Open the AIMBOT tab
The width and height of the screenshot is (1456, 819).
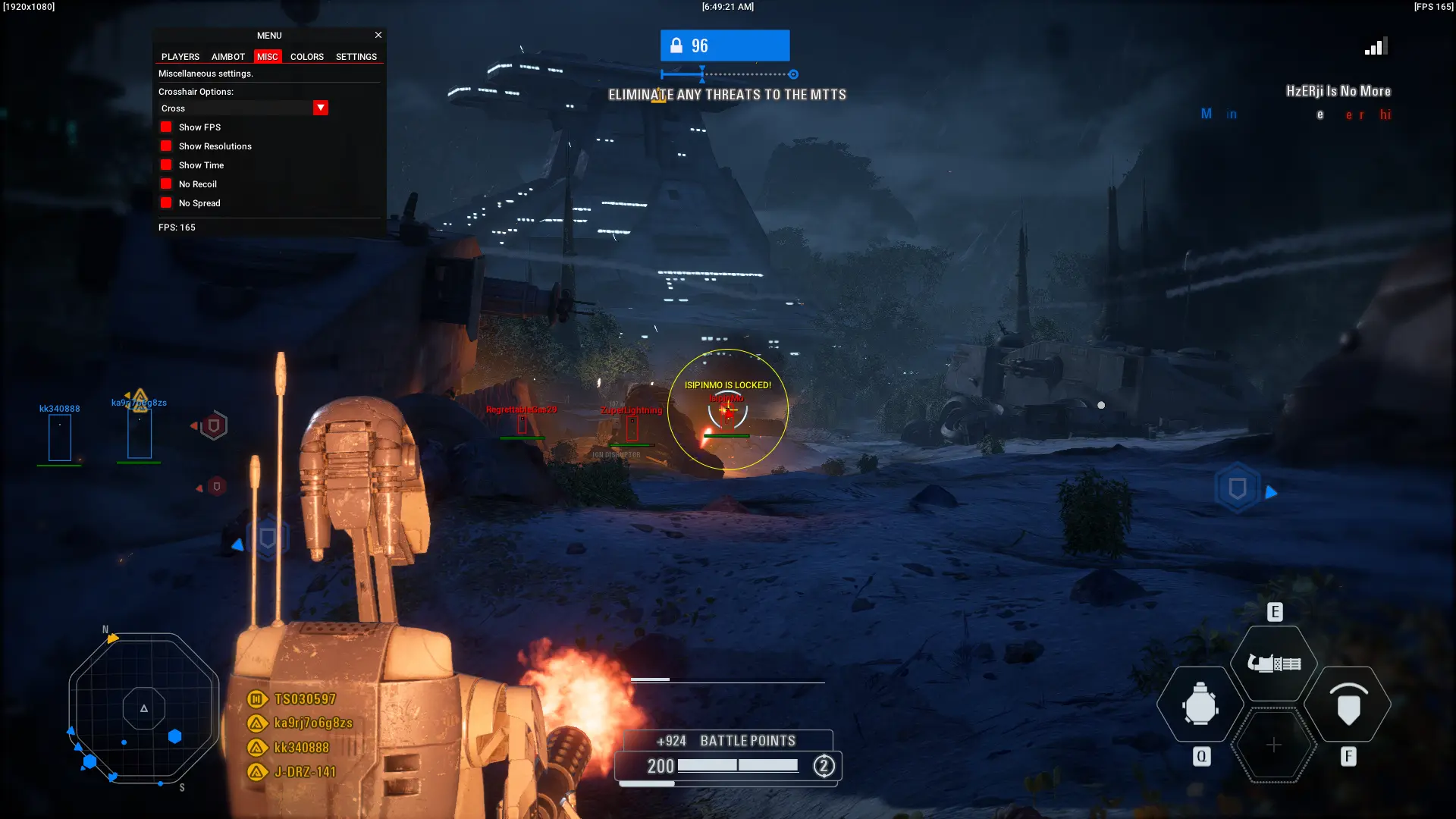coord(227,56)
